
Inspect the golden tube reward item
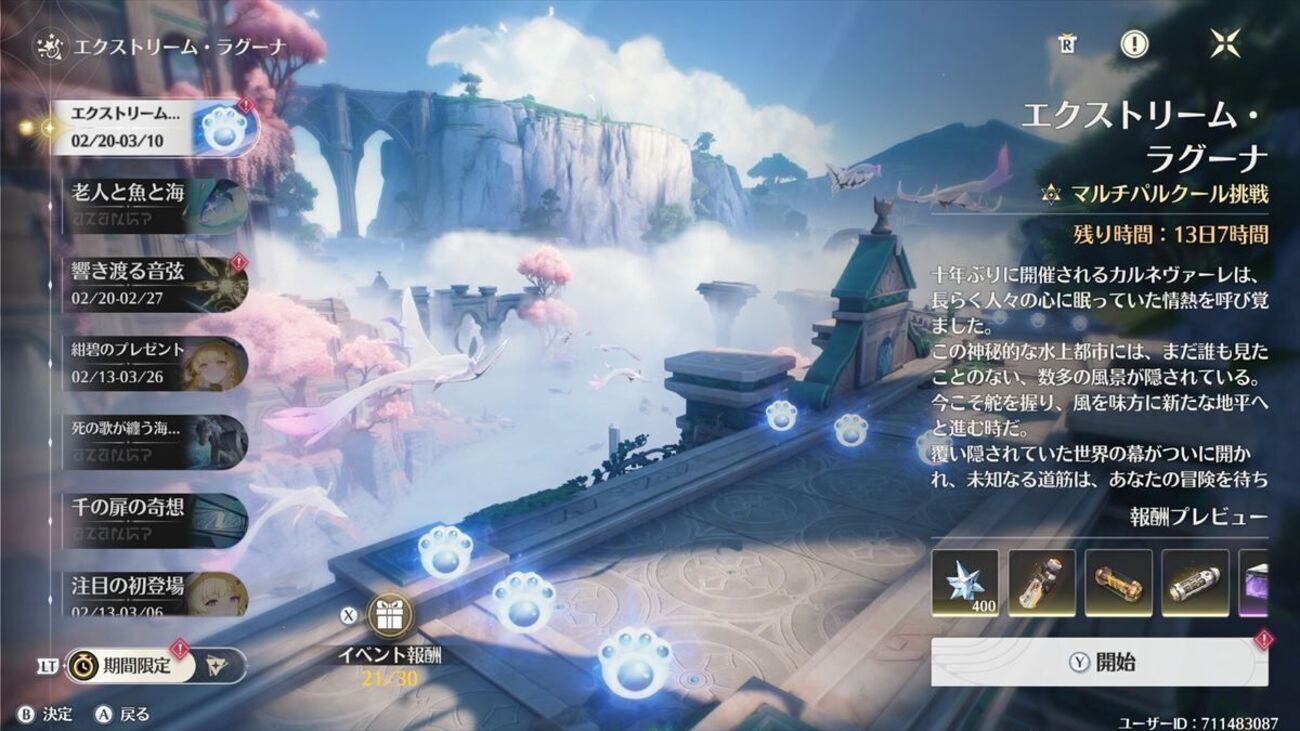(1118, 583)
